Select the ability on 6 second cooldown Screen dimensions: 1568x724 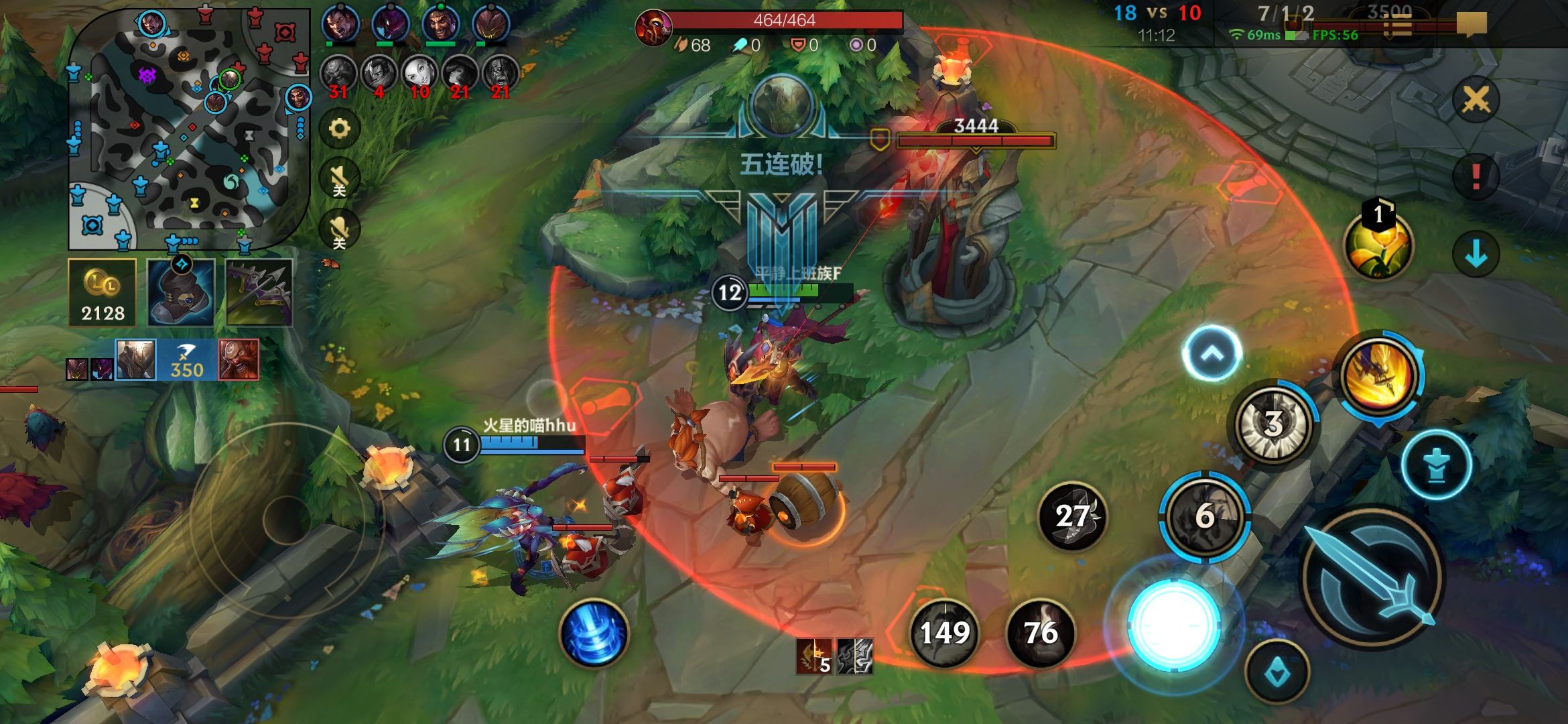[1205, 516]
